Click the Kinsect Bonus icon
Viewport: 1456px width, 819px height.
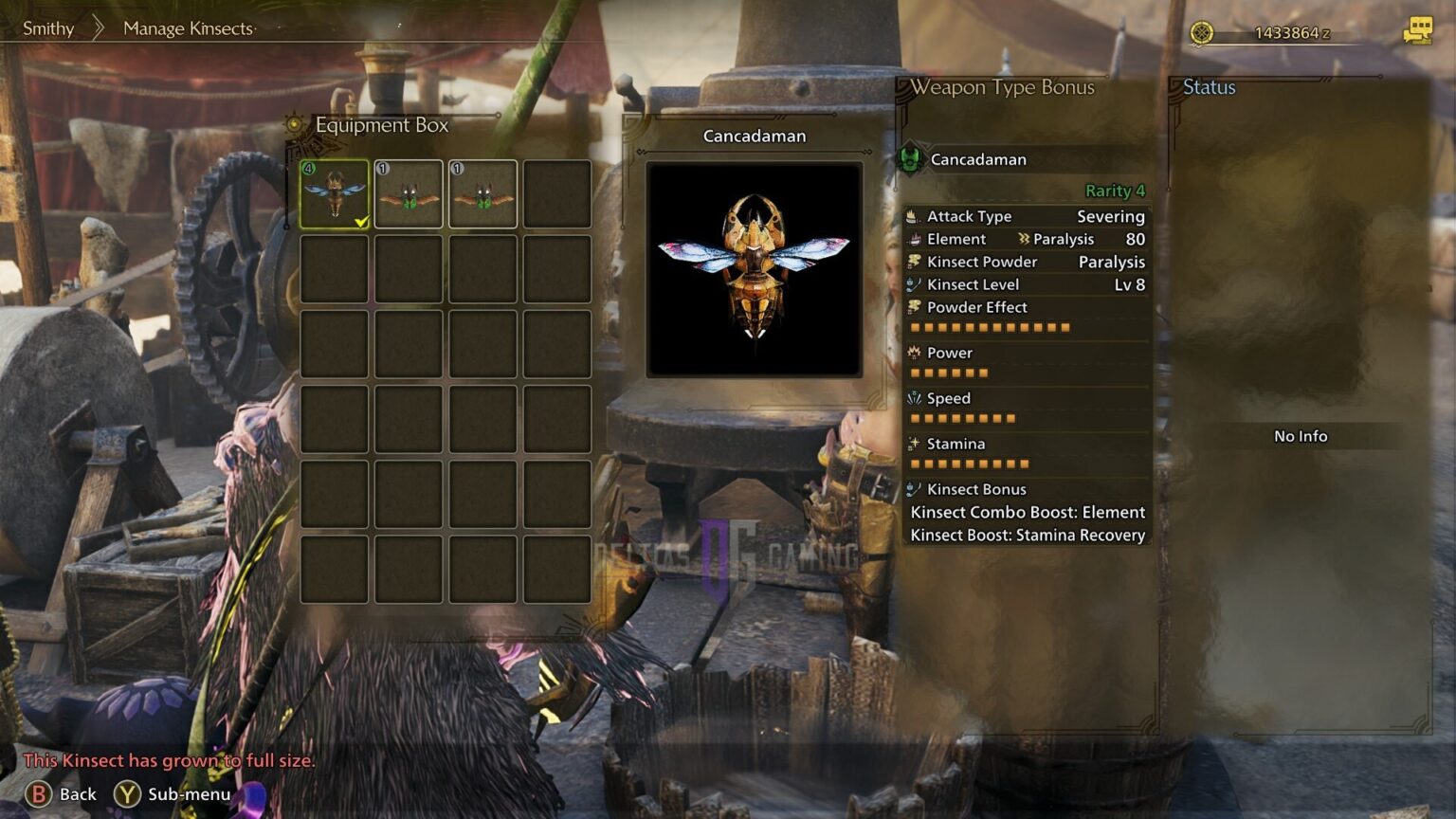tap(913, 488)
